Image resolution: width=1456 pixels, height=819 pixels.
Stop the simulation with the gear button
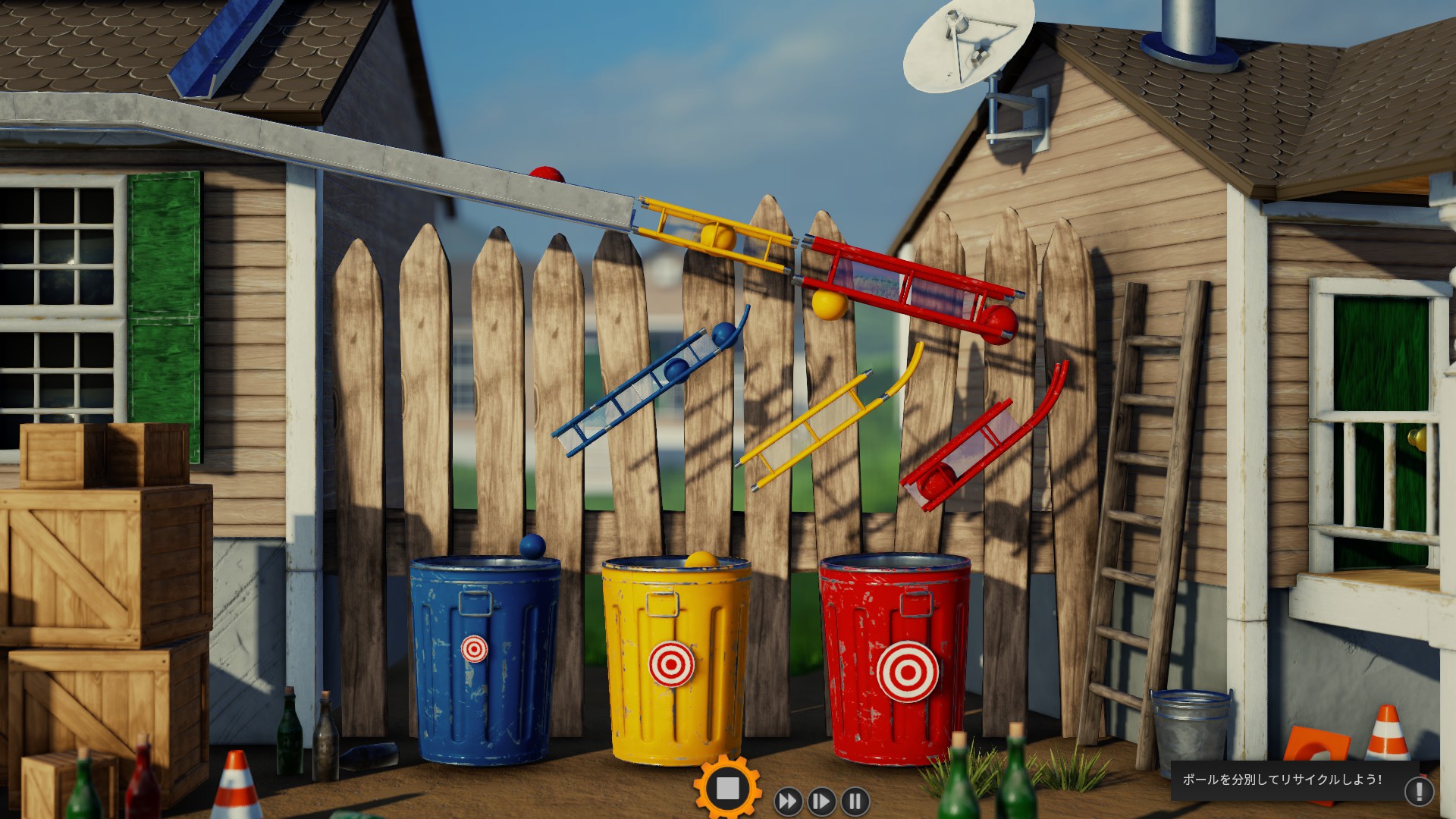(x=727, y=789)
